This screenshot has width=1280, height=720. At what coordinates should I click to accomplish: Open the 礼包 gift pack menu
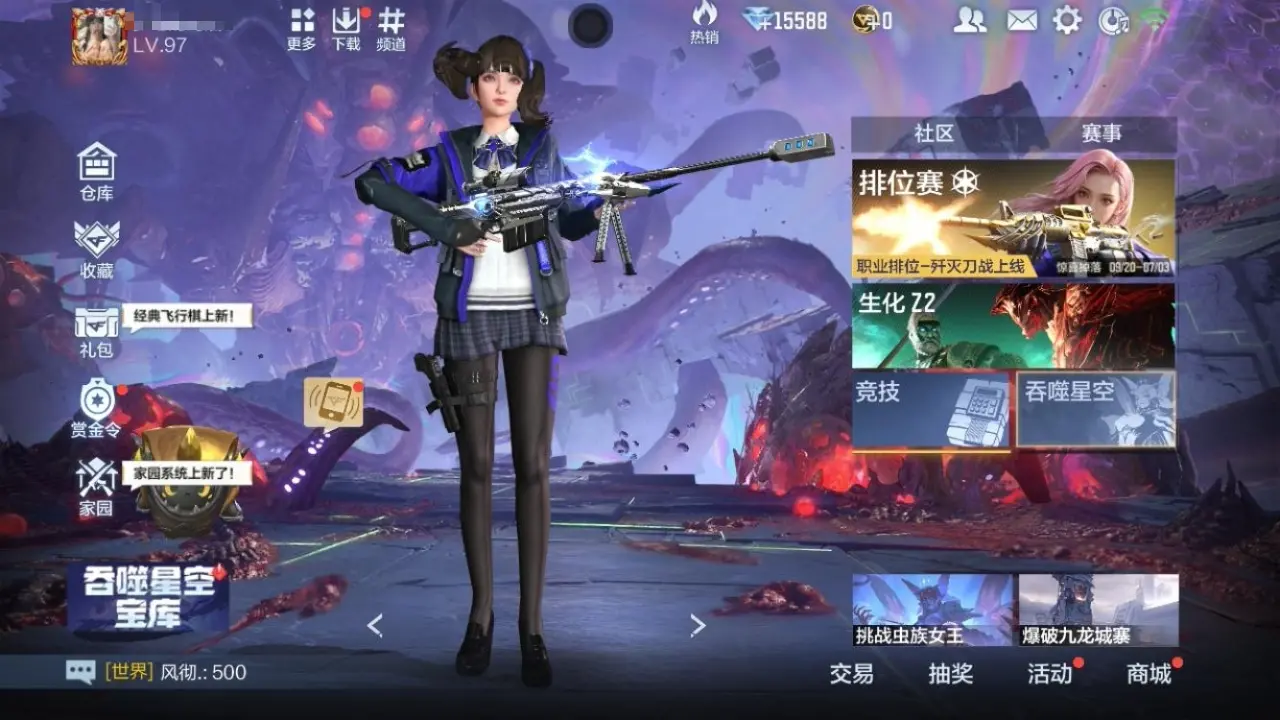pyautogui.click(x=97, y=330)
